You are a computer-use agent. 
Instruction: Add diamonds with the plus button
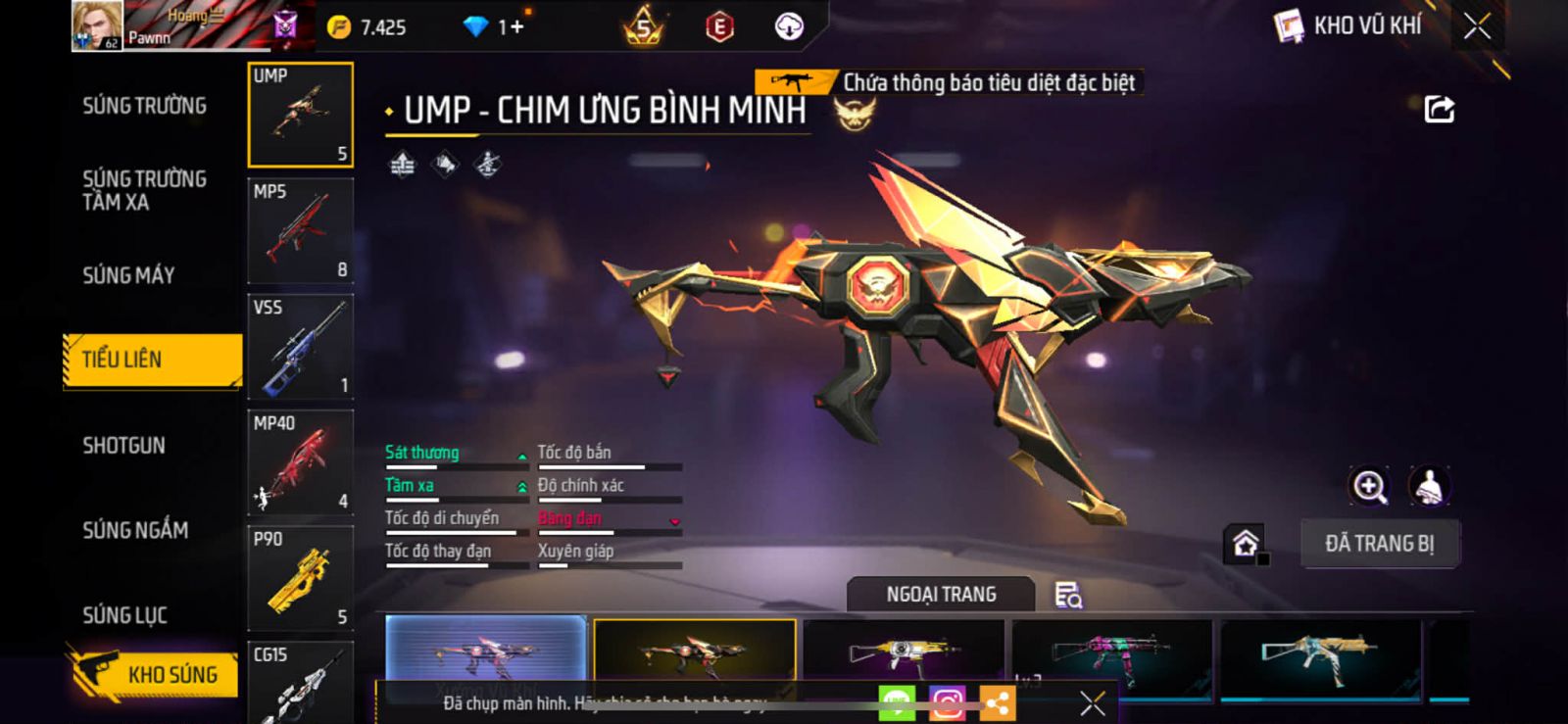(516, 27)
